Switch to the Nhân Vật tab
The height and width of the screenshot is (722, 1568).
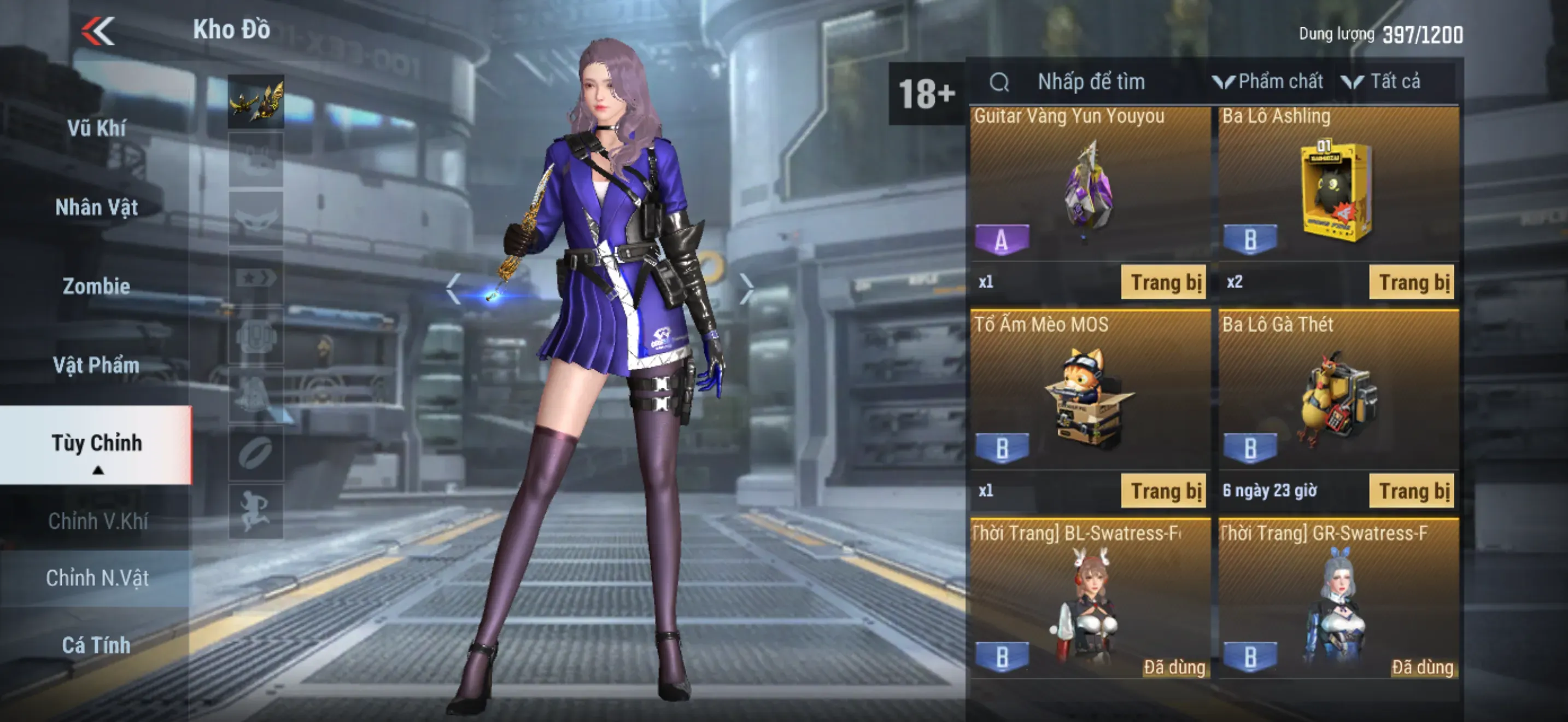pos(96,208)
